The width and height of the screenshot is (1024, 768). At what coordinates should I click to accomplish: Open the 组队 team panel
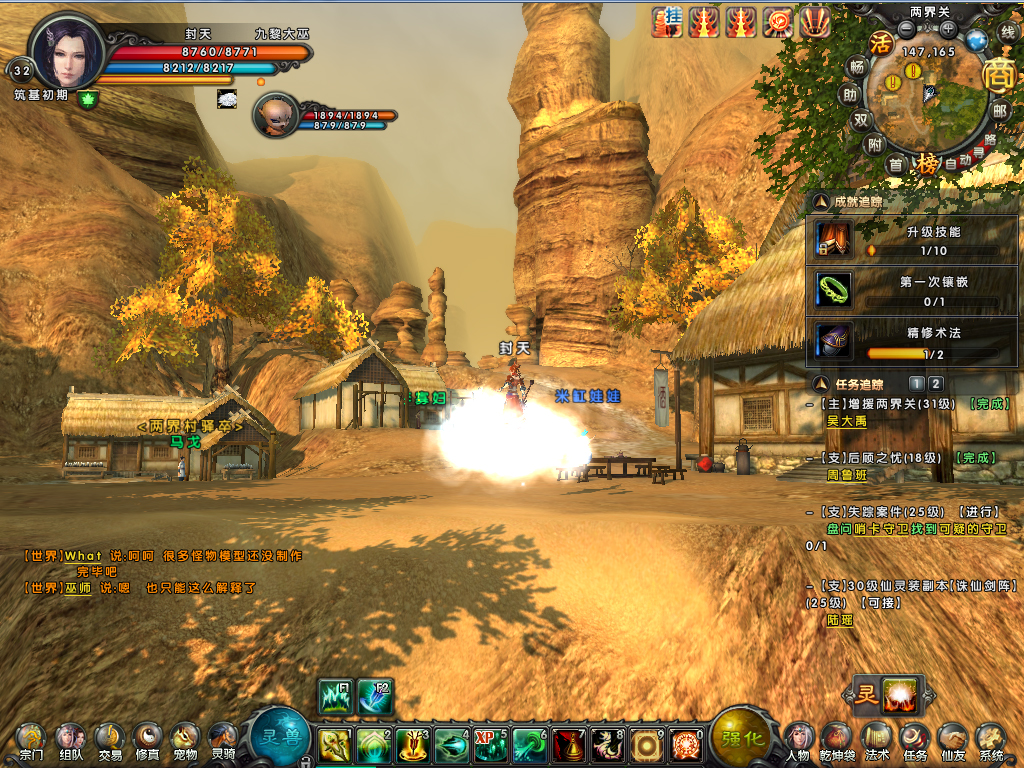(x=70, y=738)
